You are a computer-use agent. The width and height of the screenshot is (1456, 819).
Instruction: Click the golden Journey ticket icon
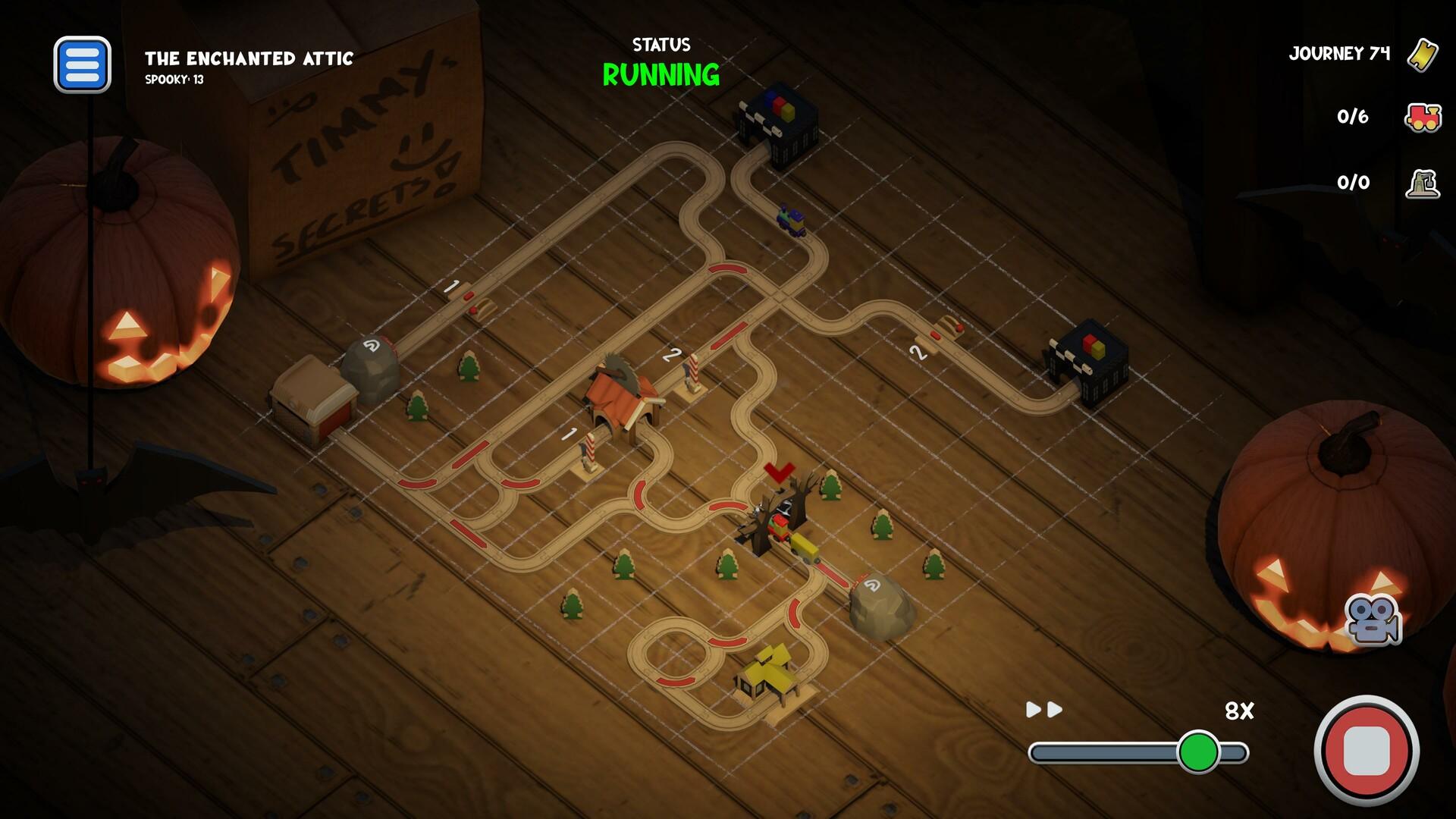point(1423,54)
